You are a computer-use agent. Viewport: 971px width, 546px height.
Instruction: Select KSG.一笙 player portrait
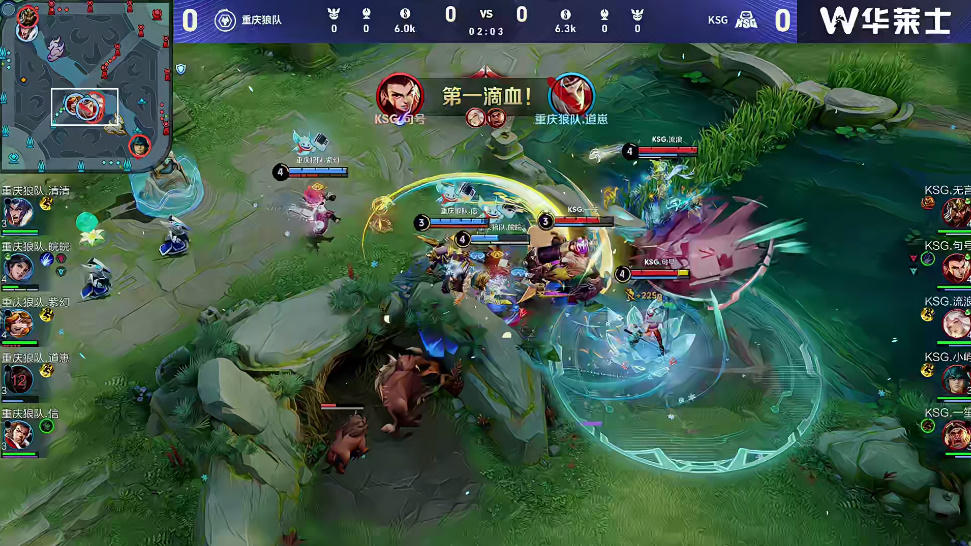coord(955,434)
